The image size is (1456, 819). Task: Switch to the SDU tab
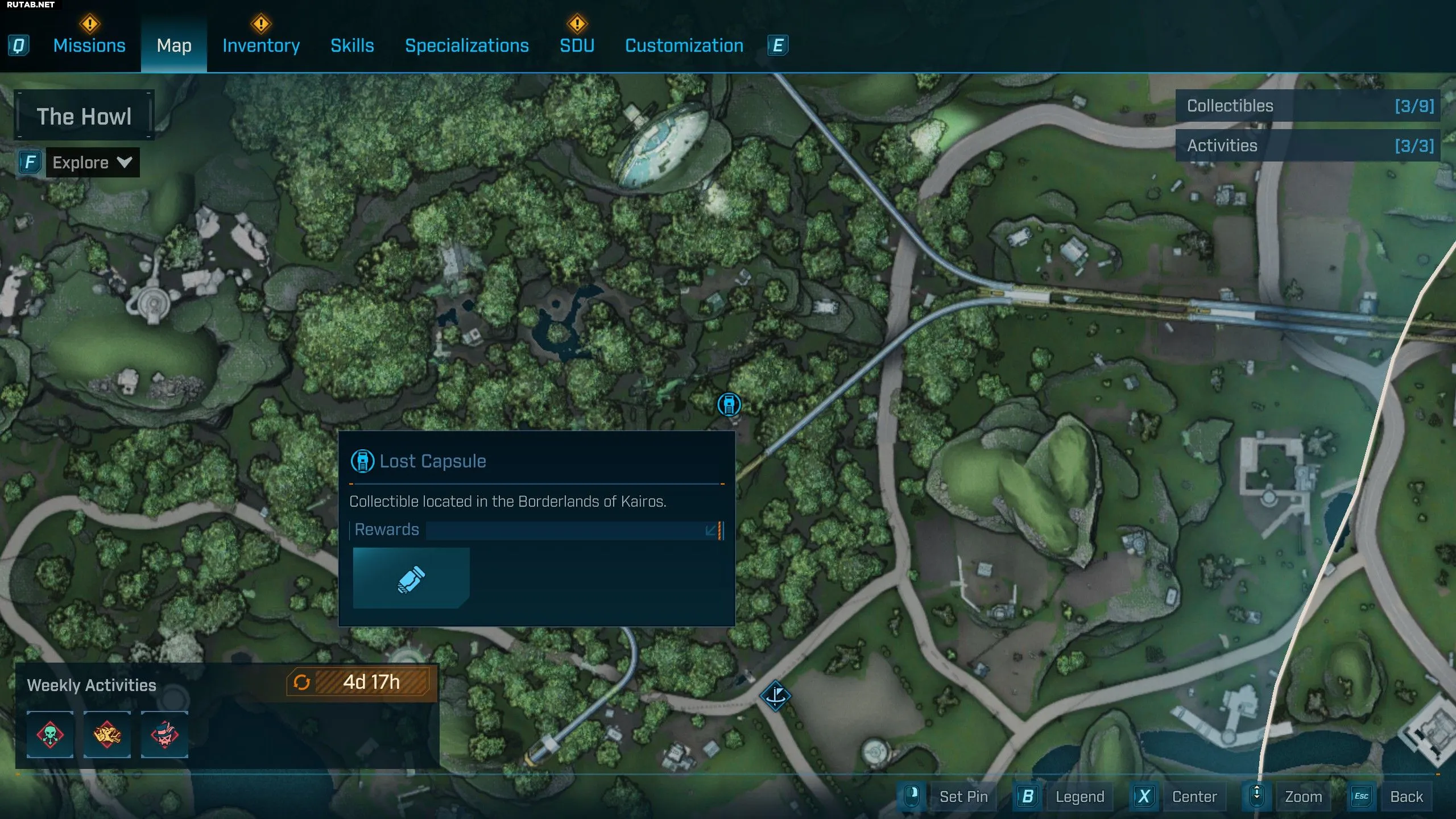tap(577, 45)
